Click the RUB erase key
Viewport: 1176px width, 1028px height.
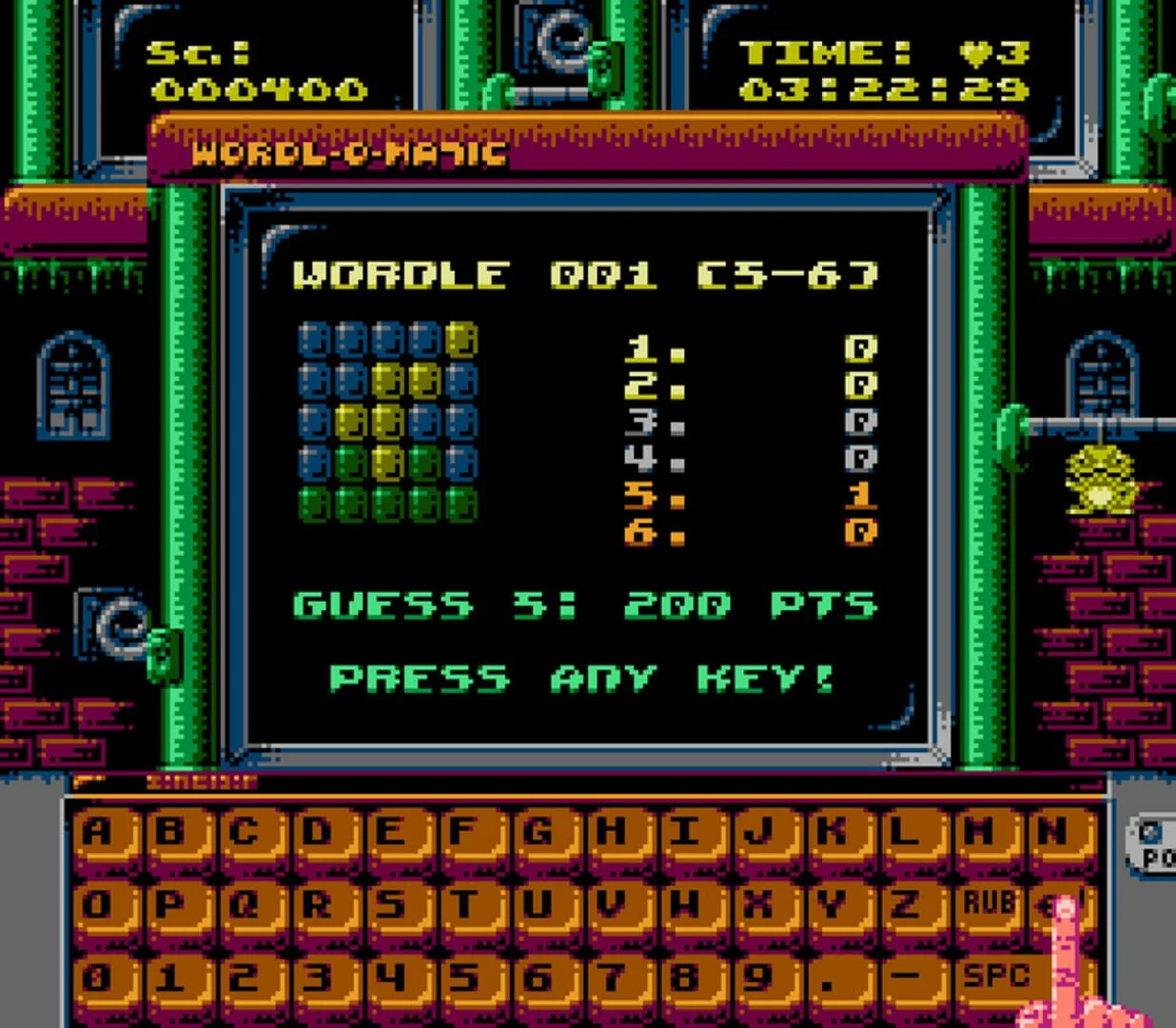[989, 903]
